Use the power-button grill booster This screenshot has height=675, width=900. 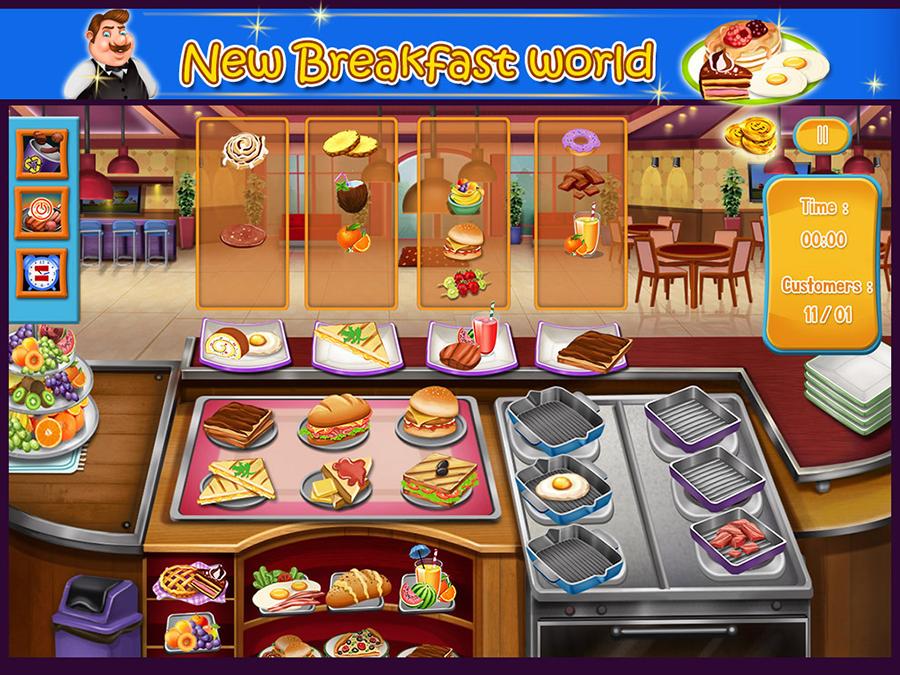(x=41, y=213)
